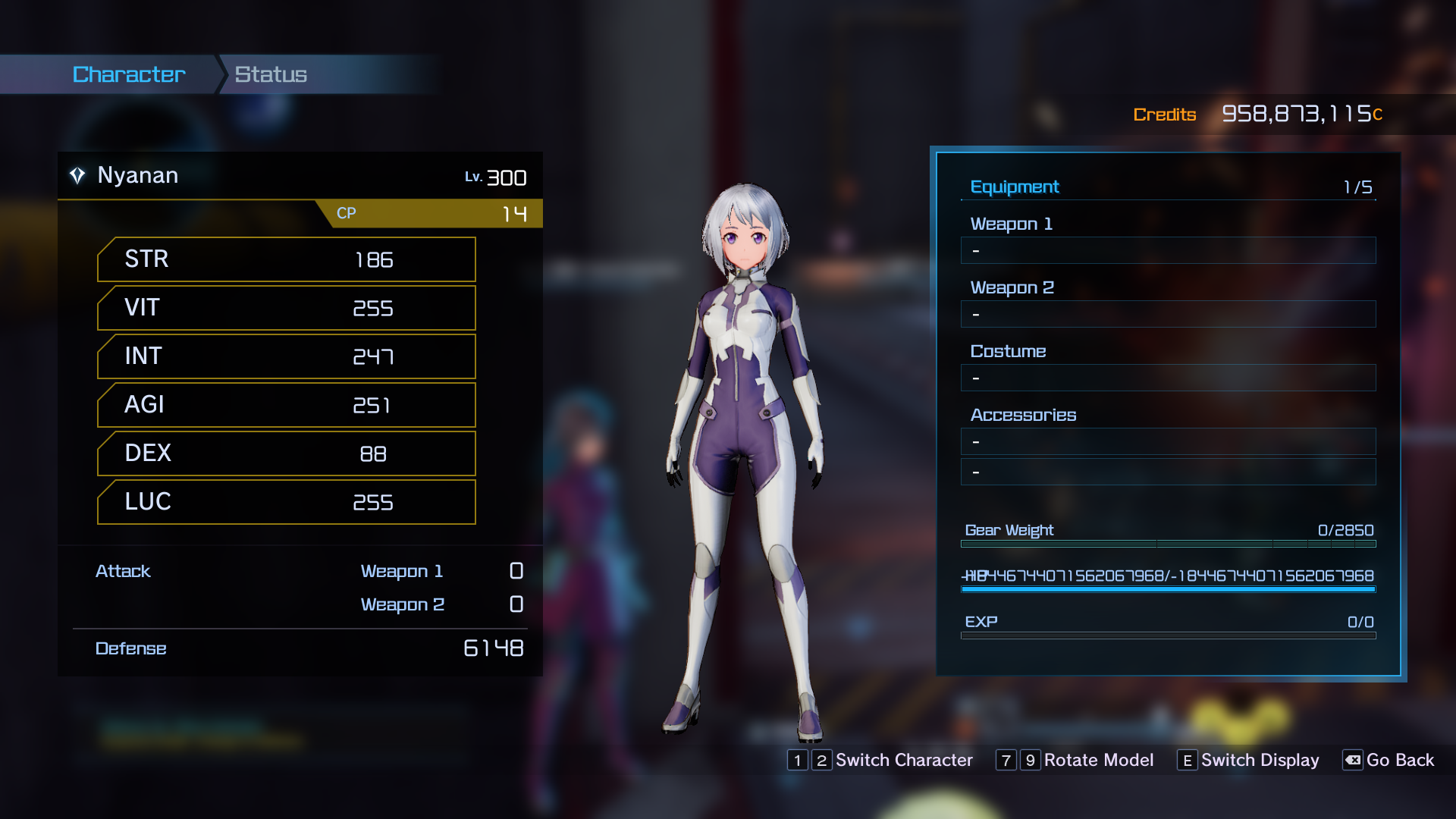Viewport: 1456px width, 819px height.
Task: Select the DEX stat row
Action: (x=287, y=453)
